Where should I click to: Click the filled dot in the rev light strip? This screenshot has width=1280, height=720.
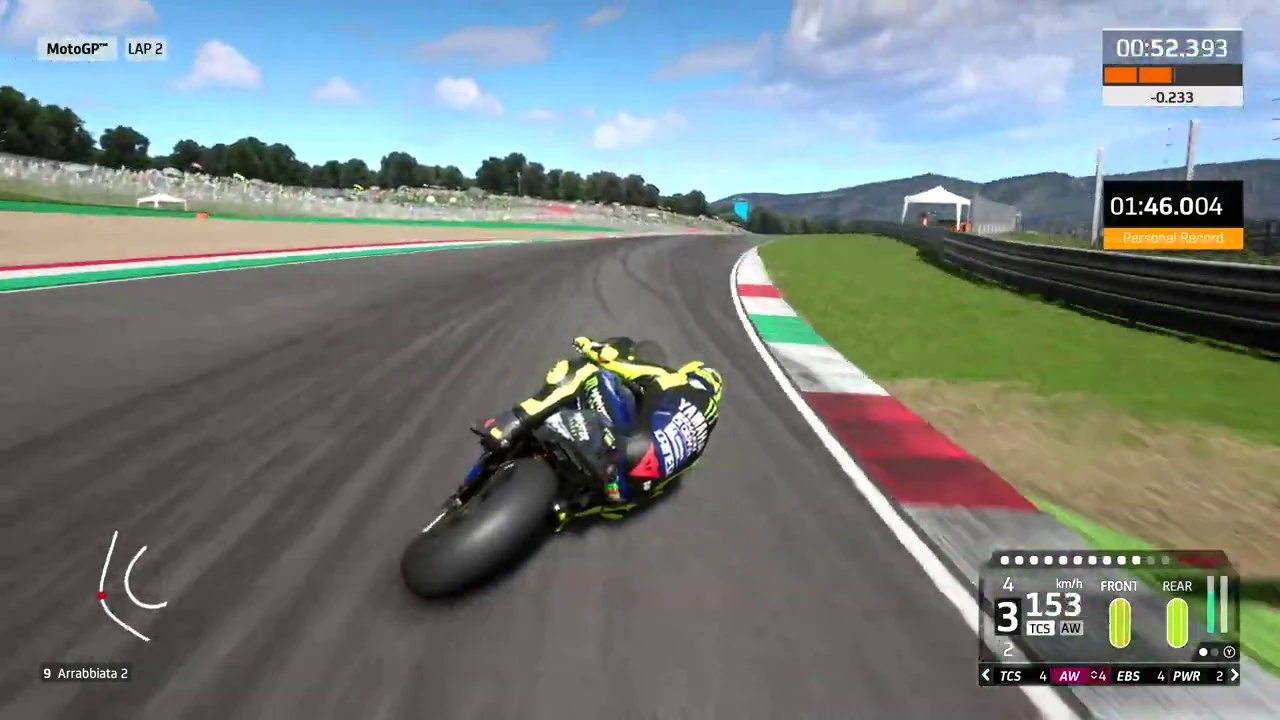[x=1004, y=560]
